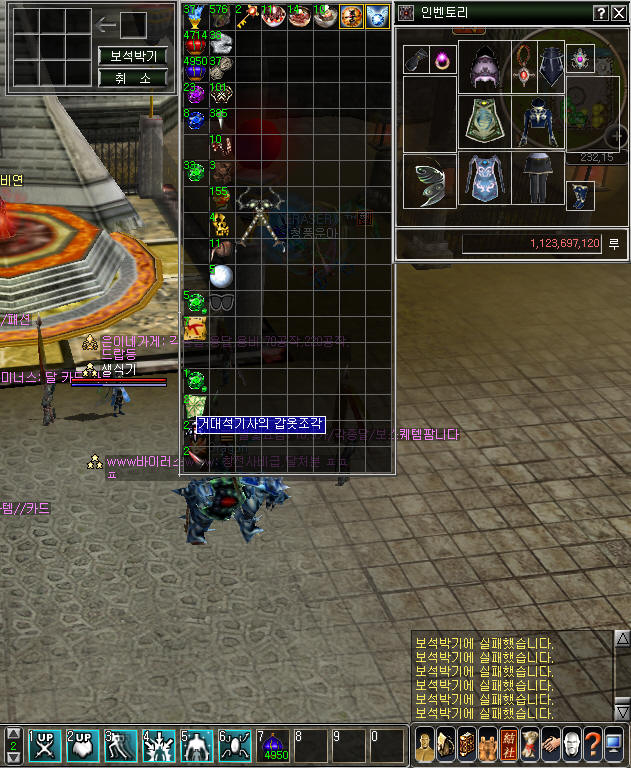
Task: Select the blue potion stack of 4950
Action: pos(194,68)
